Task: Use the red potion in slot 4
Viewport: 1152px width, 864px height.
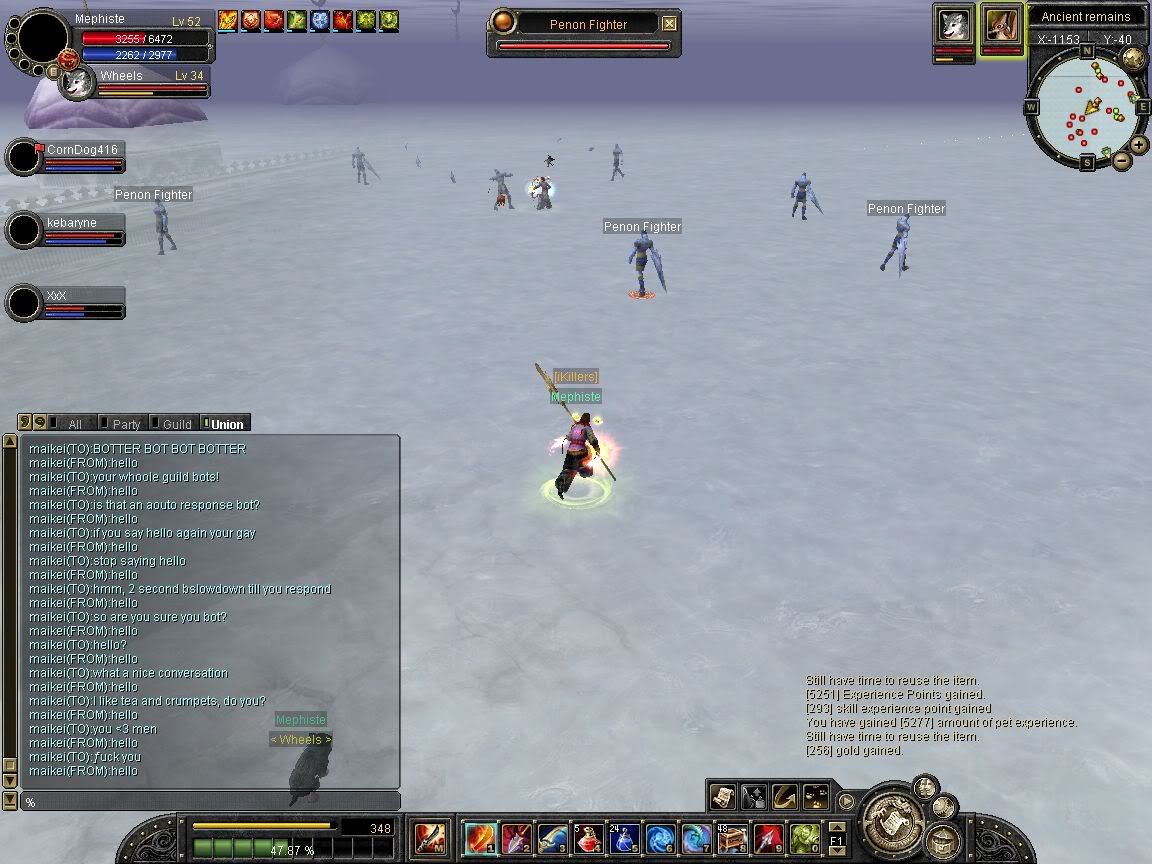Action: point(590,838)
